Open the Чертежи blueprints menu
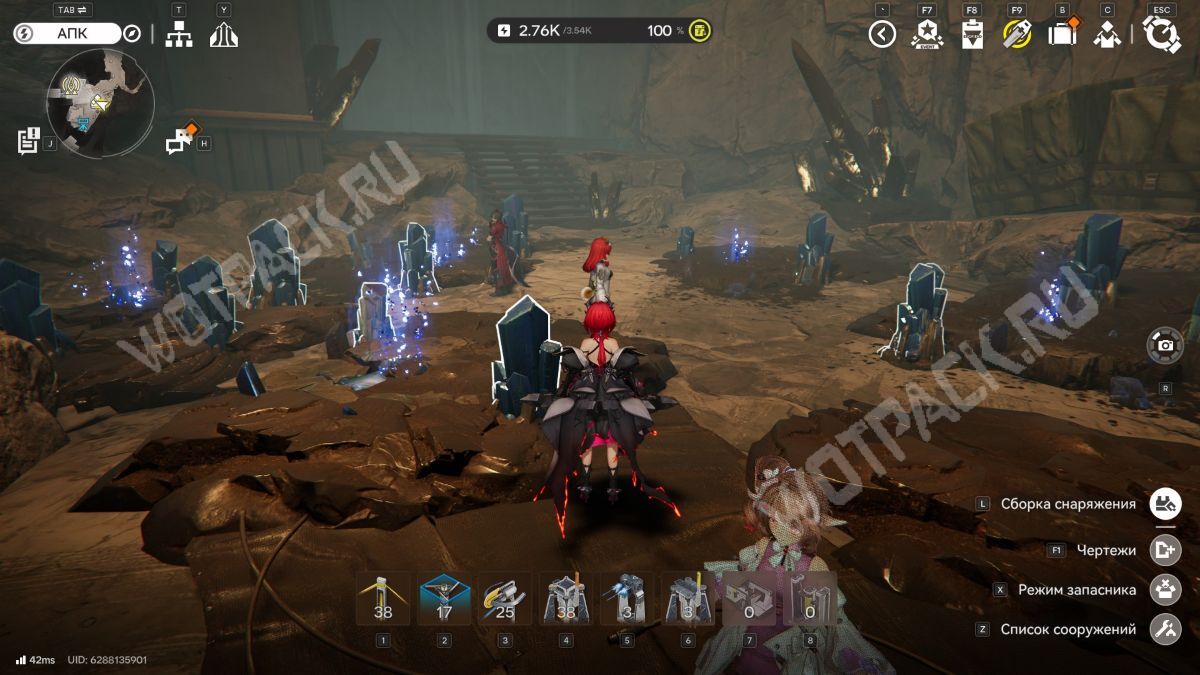 tap(1163, 549)
